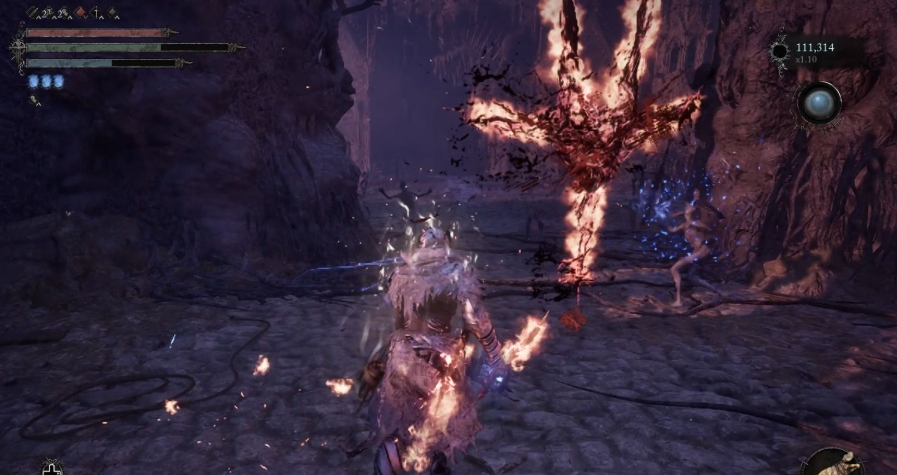Select the red diamond status buff icon
Viewport: 897px width, 475px height.
pyautogui.click(x=81, y=14)
